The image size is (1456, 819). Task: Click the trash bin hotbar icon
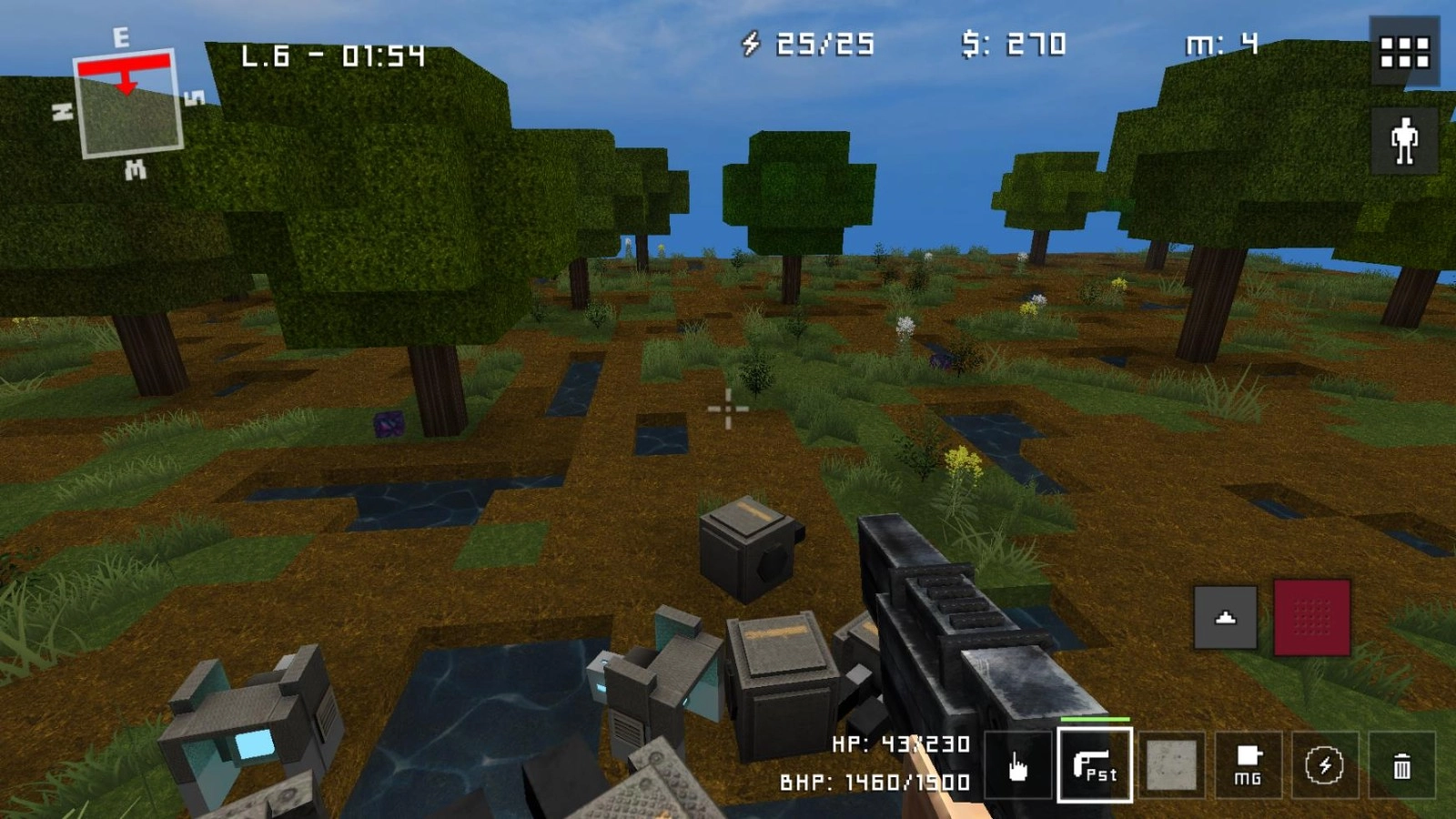[1400, 767]
